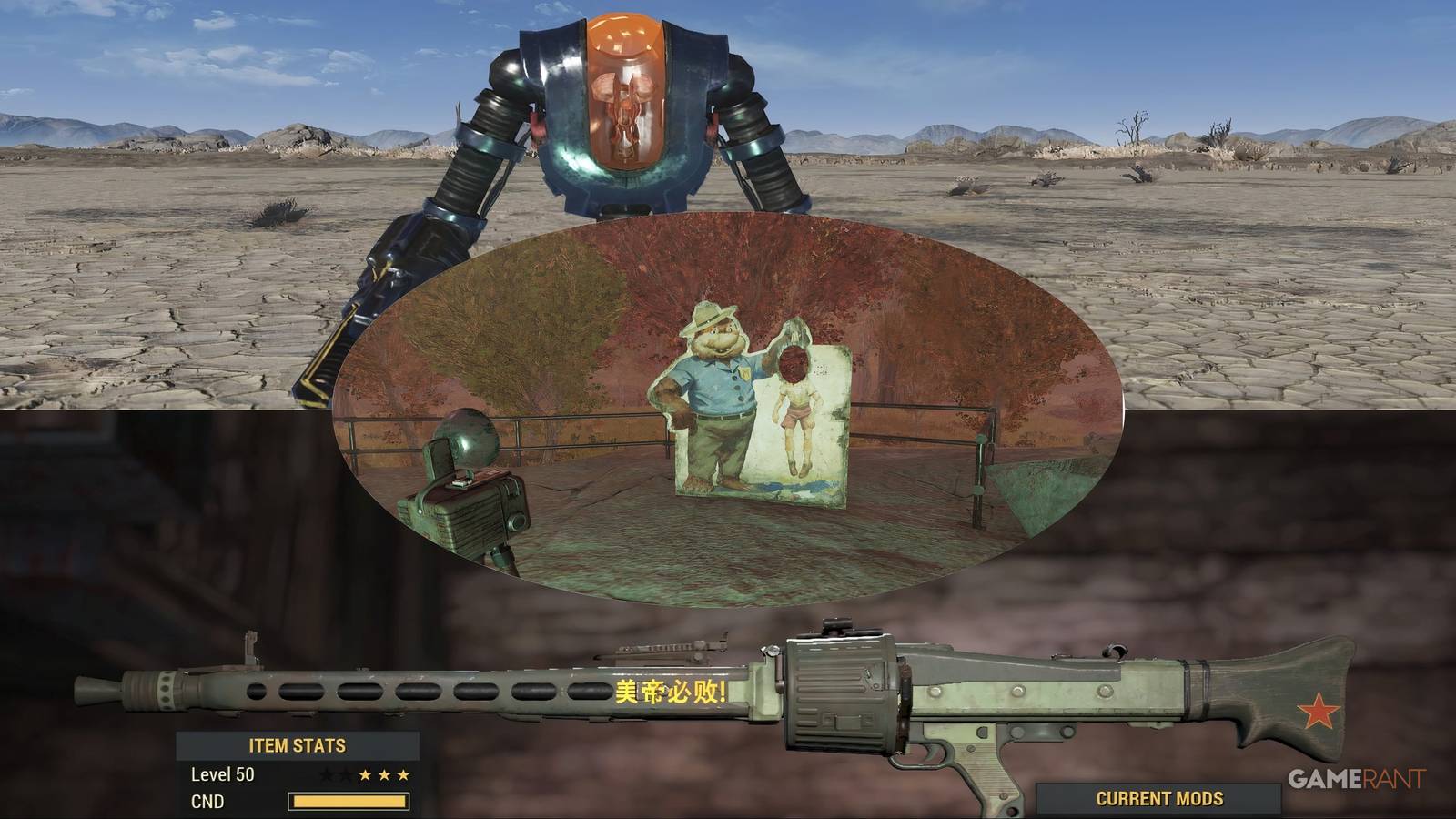Viewport: 1456px width, 819px height.
Task: Click the second dimmed star icon
Action: click(347, 775)
